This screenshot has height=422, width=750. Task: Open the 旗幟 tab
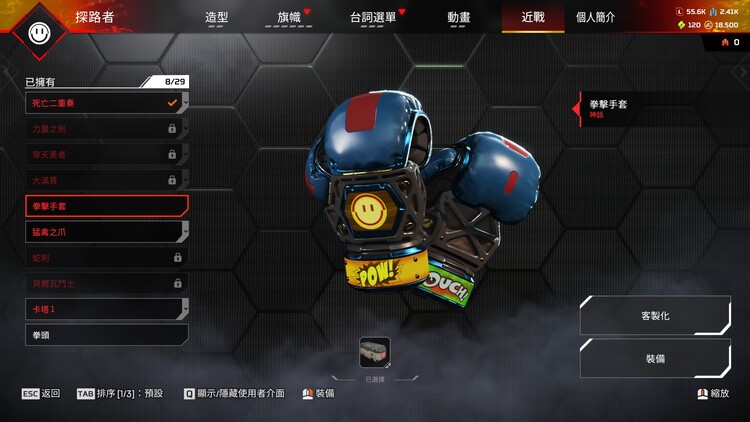pos(288,17)
